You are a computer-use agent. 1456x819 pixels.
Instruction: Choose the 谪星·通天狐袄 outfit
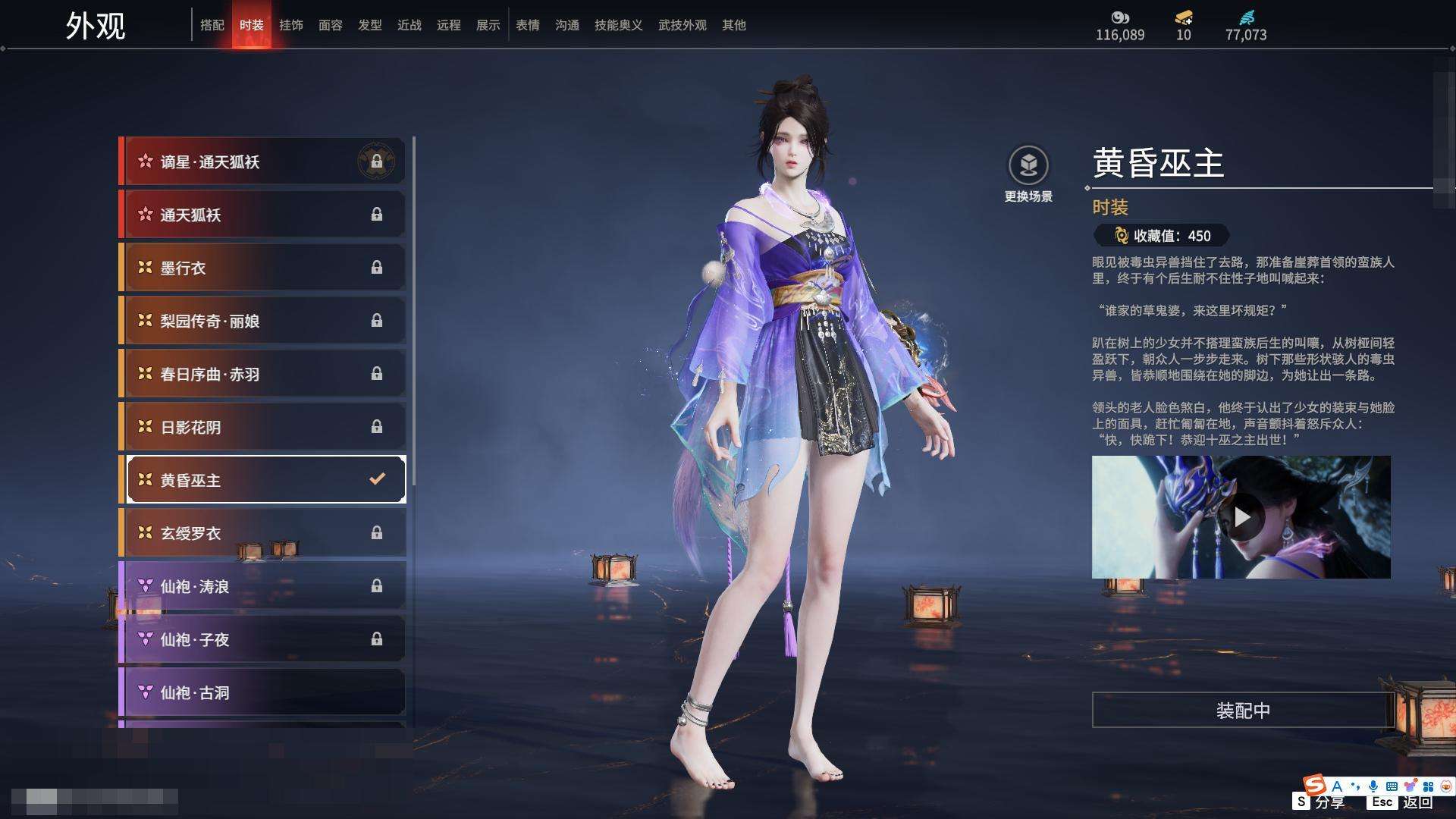click(x=262, y=162)
